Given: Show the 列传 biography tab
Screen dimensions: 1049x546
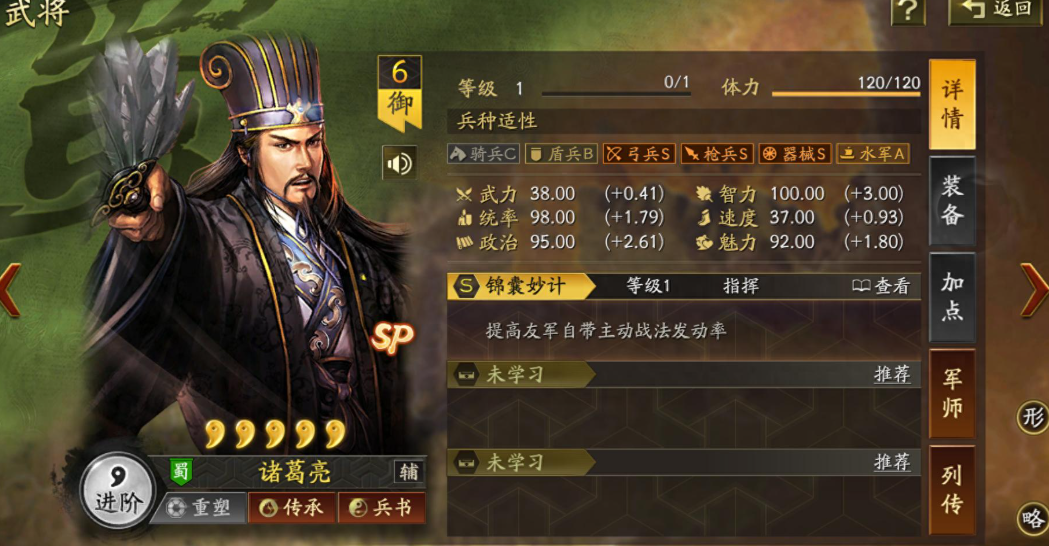Looking at the screenshot, I should coord(951,489).
